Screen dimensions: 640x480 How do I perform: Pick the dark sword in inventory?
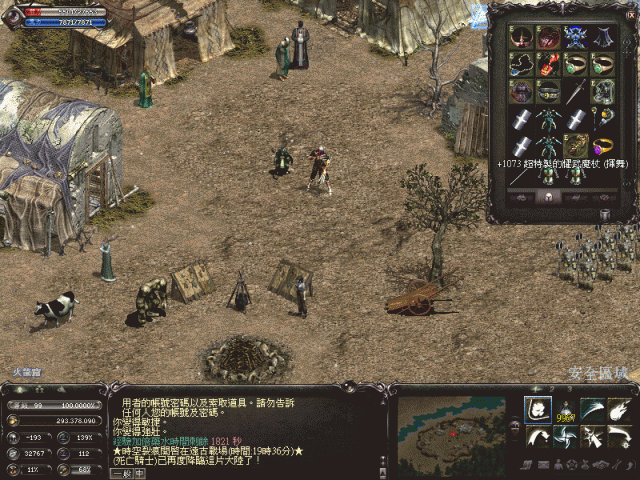(574, 93)
